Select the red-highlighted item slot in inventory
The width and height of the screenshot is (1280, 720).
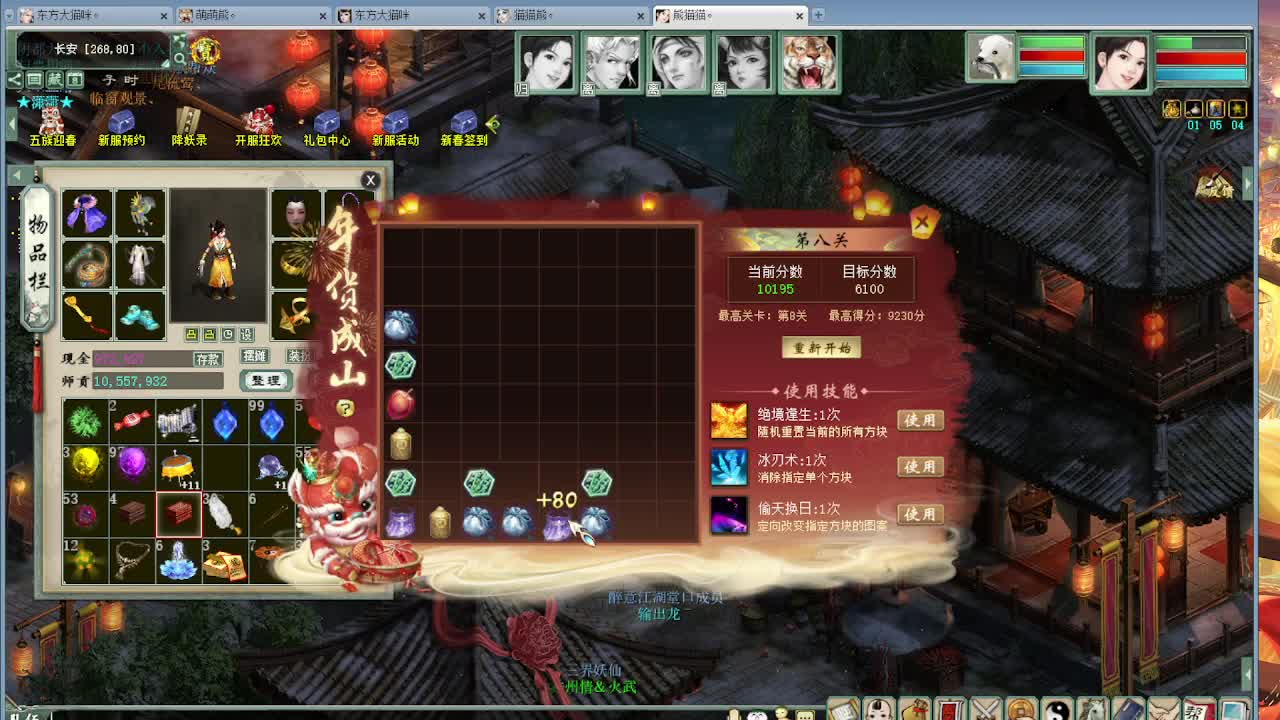pos(178,513)
